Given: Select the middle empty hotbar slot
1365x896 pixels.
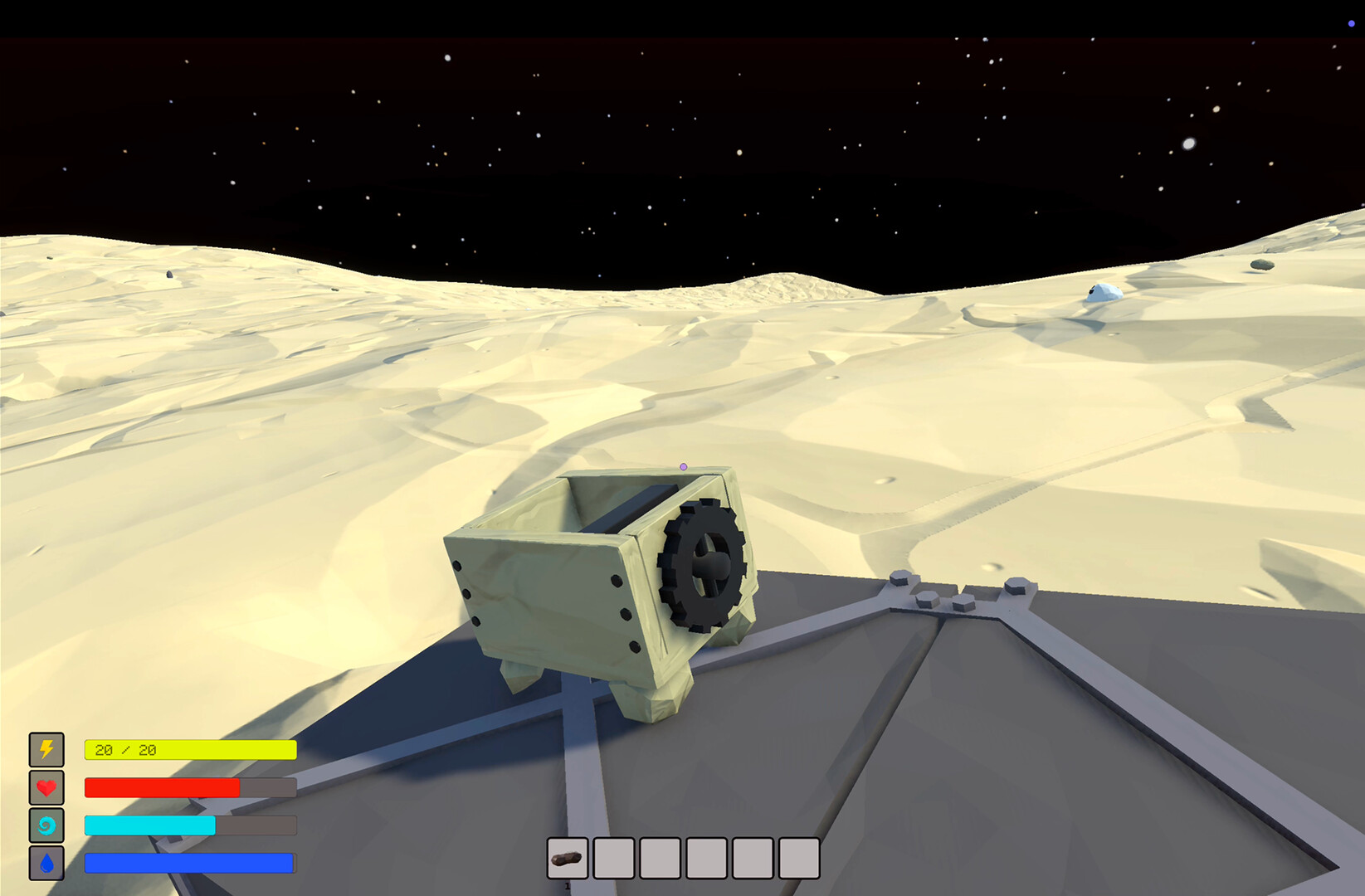Looking at the screenshot, I should pyautogui.click(x=707, y=858).
